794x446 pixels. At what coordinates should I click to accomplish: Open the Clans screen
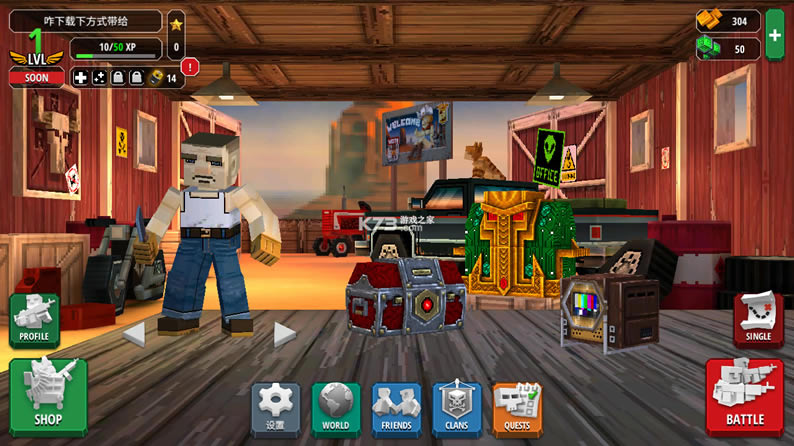coord(457,409)
